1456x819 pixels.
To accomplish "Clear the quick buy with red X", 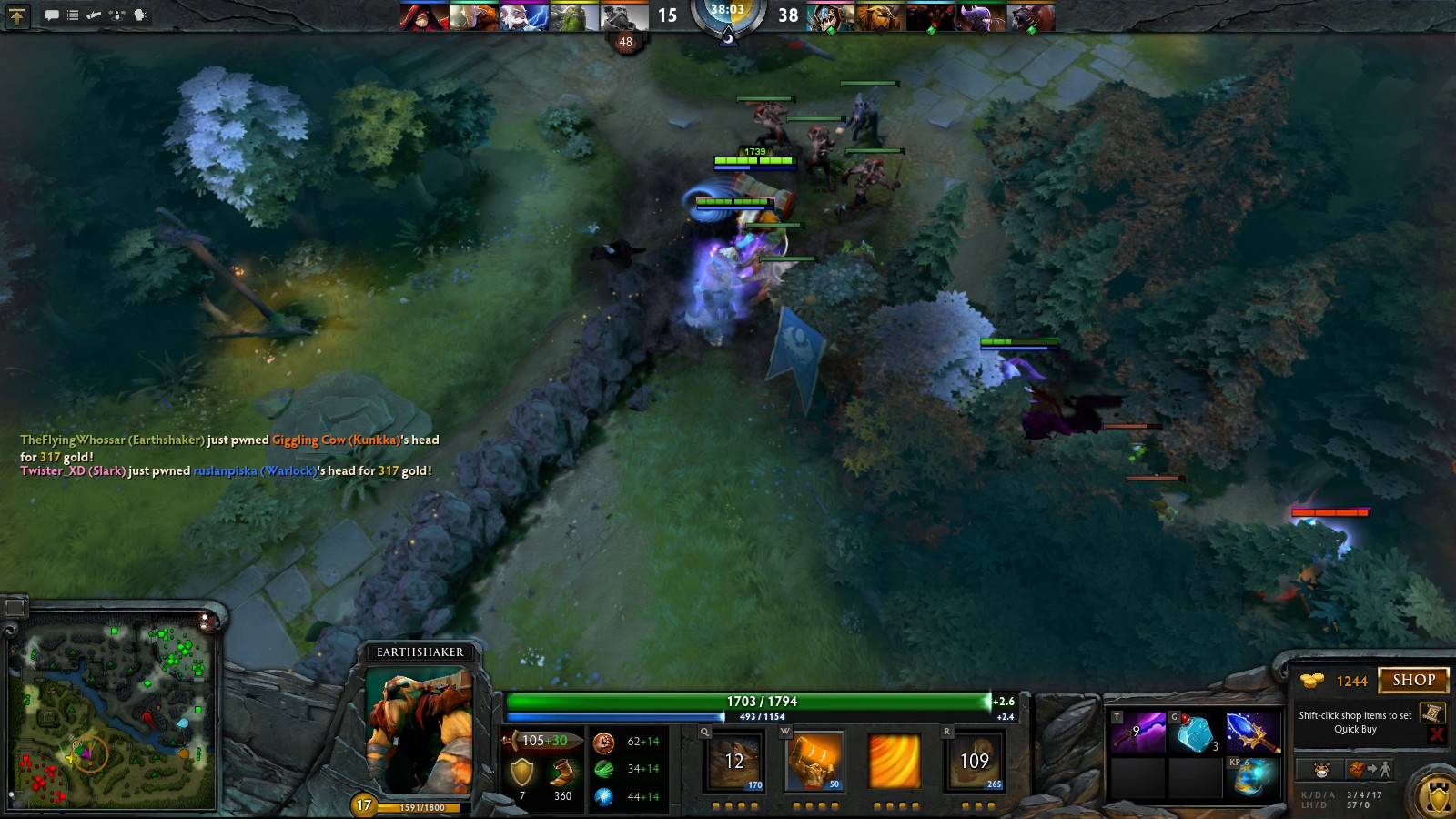I will coord(1437,734).
